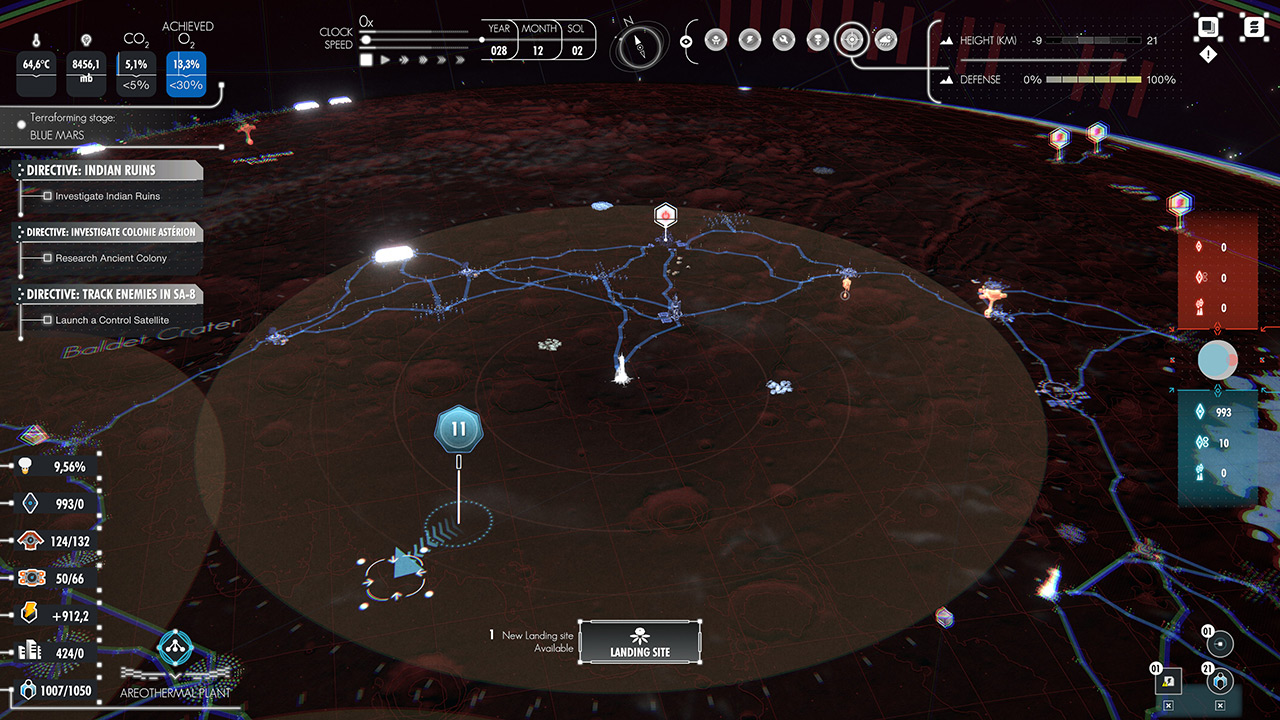
Task: Set the clock to single-arrow play speed
Action: click(x=385, y=60)
